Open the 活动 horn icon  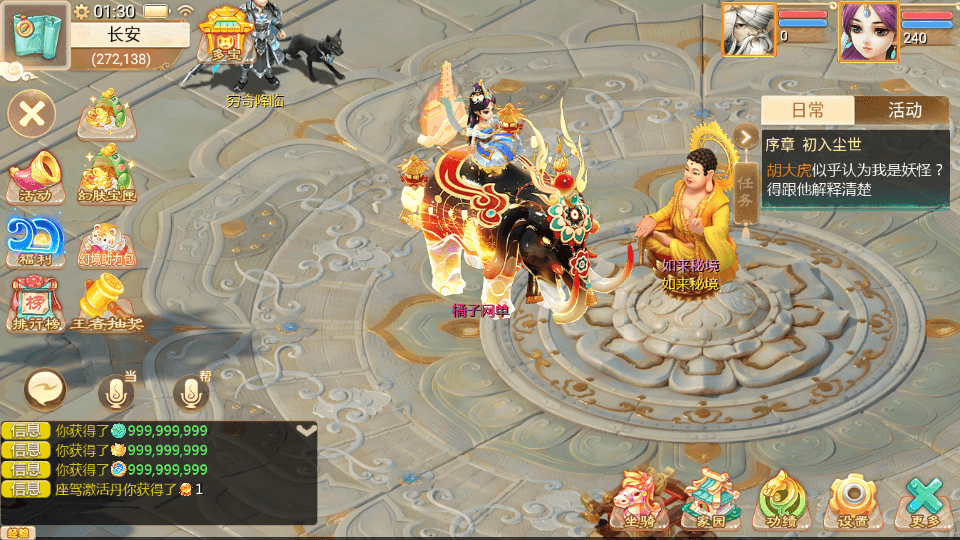(x=35, y=177)
